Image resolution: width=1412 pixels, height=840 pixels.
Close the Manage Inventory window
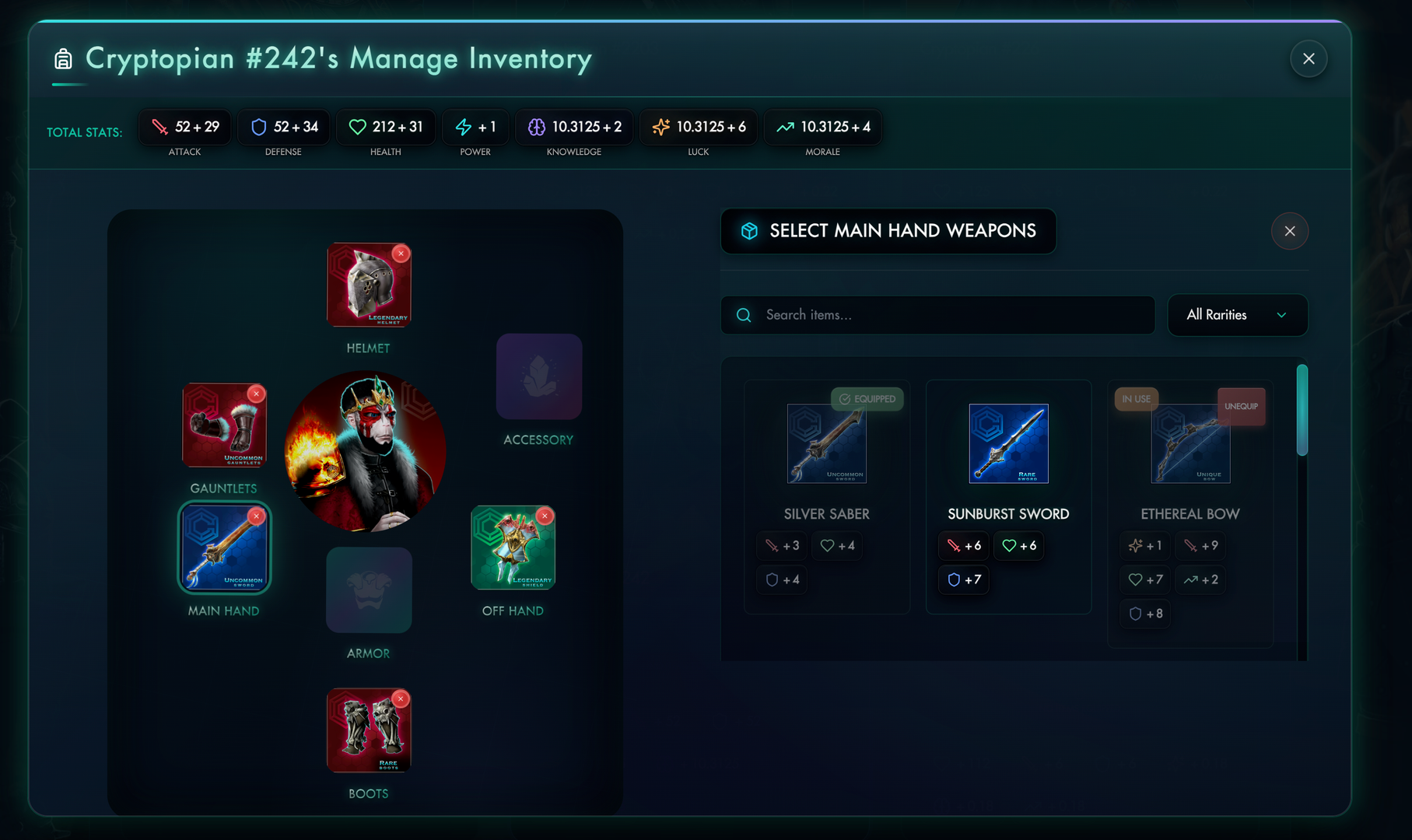1309,59
